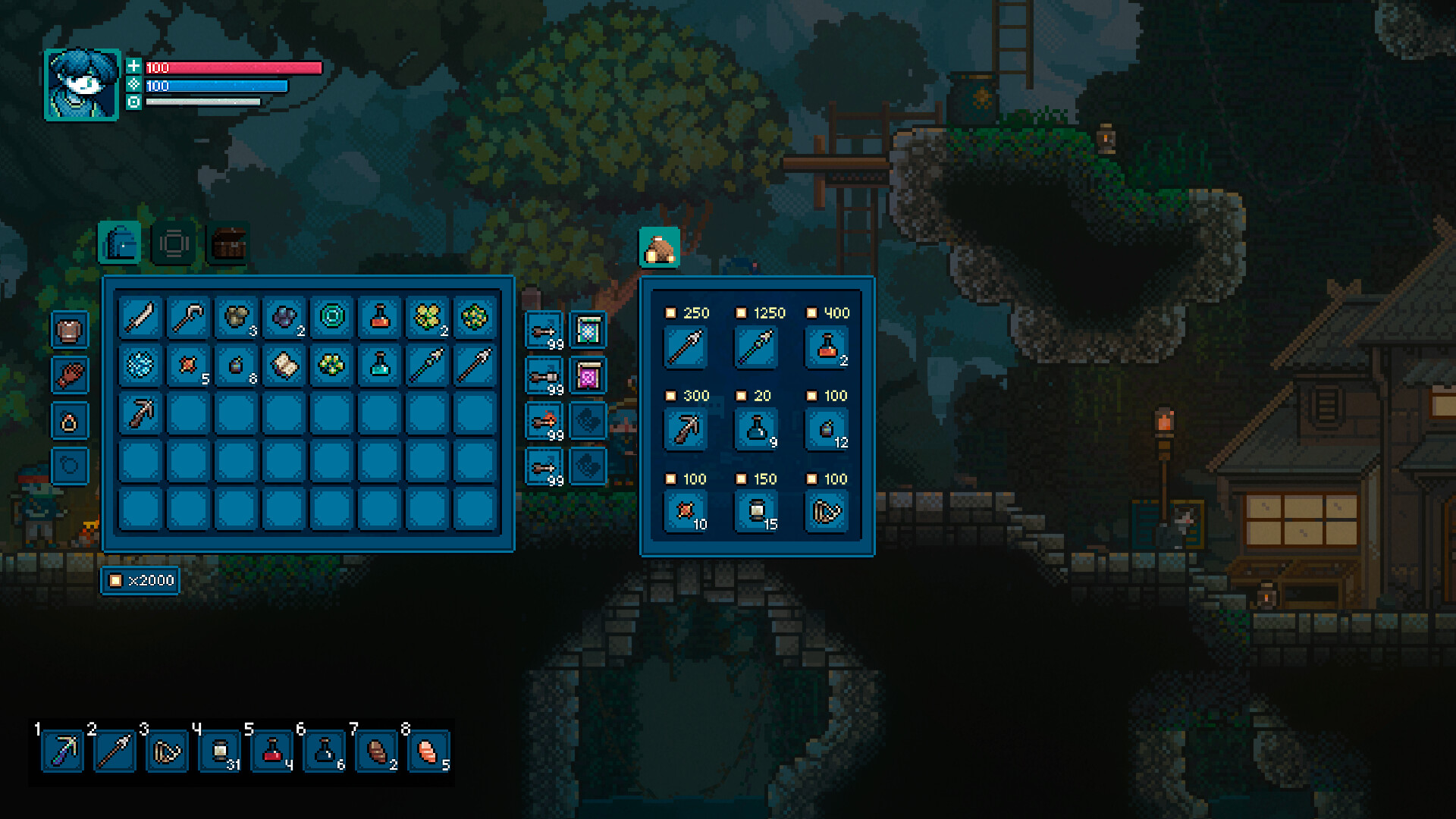
Task: Switch to the backpack inventory tab
Action: (x=120, y=243)
